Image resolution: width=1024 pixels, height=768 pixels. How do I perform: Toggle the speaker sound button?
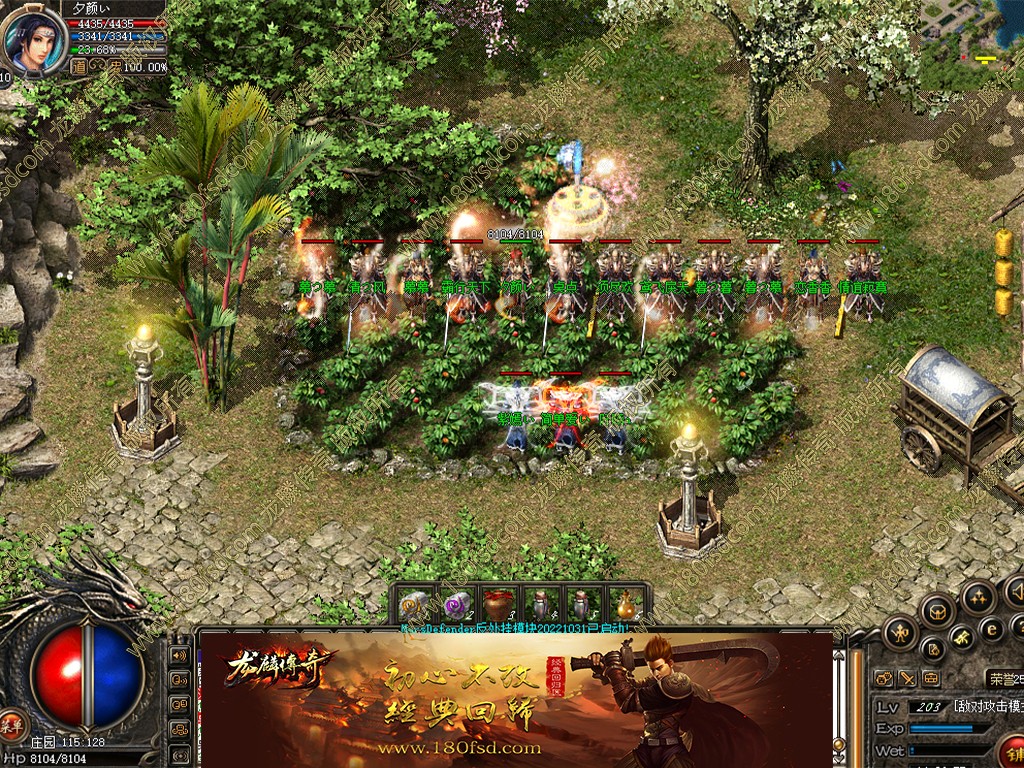(x=180, y=655)
